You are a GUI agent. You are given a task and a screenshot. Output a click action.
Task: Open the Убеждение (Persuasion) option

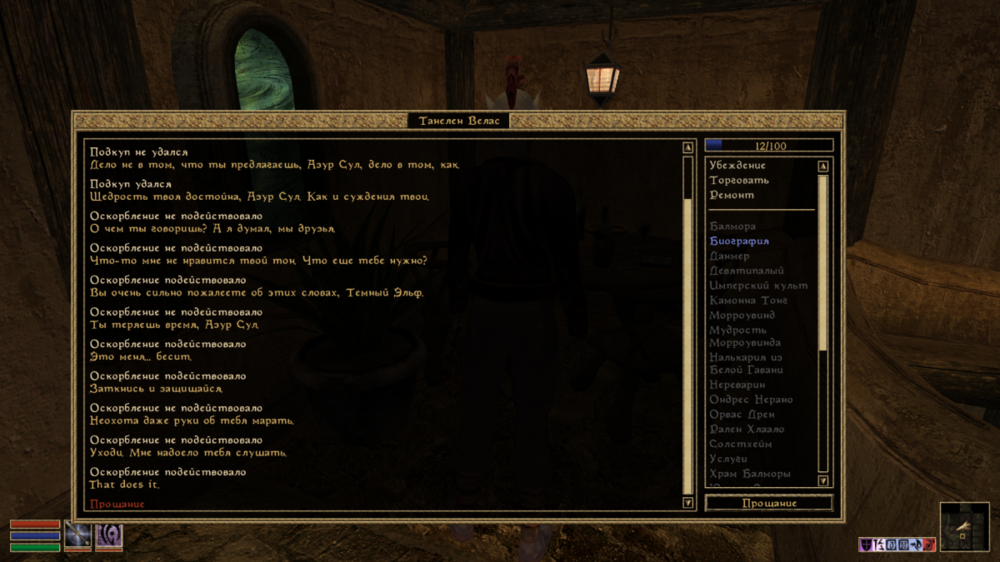[x=738, y=166]
